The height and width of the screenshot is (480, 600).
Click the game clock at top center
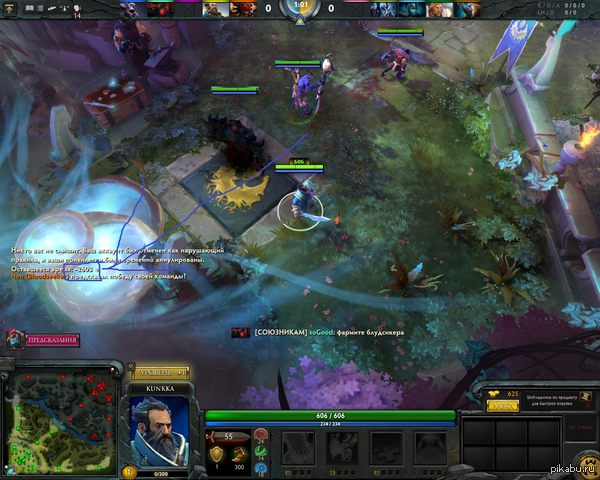click(x=299, y=10)
